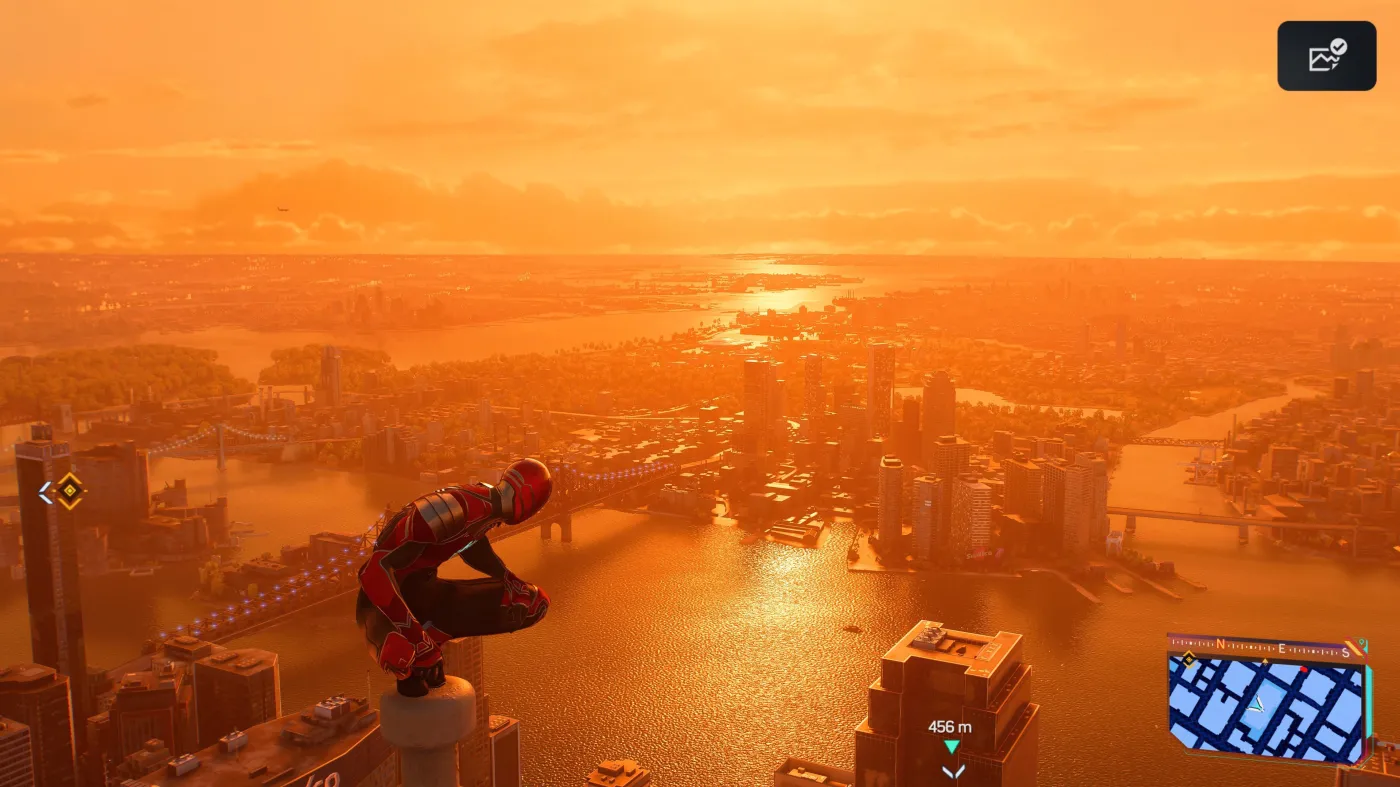Click the photo mode screenshot icon top-right
The image size is (1400, 787).
point(1326,55)
